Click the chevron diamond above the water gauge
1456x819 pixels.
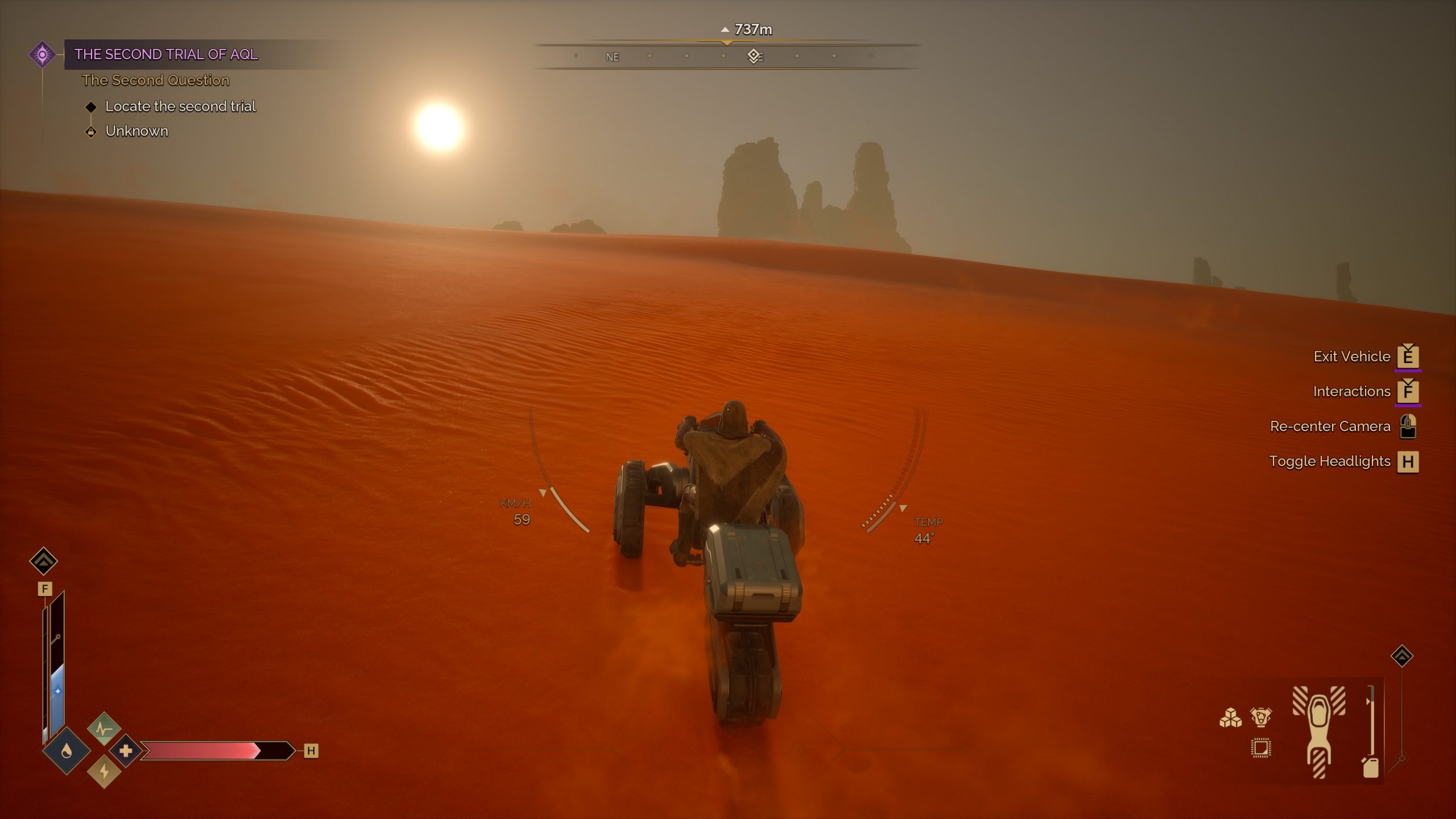43,561
